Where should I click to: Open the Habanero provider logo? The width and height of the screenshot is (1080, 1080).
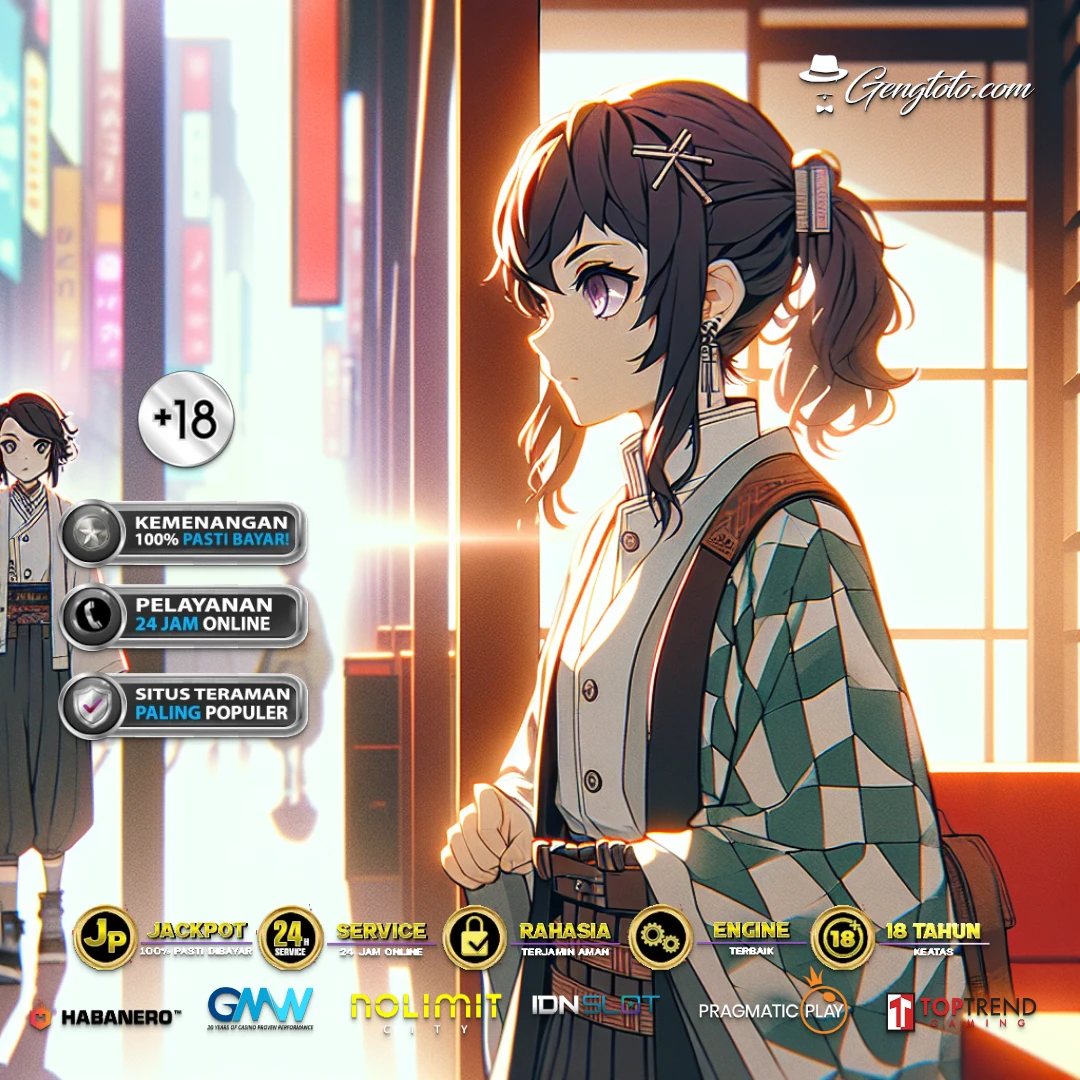[105, 1016]
